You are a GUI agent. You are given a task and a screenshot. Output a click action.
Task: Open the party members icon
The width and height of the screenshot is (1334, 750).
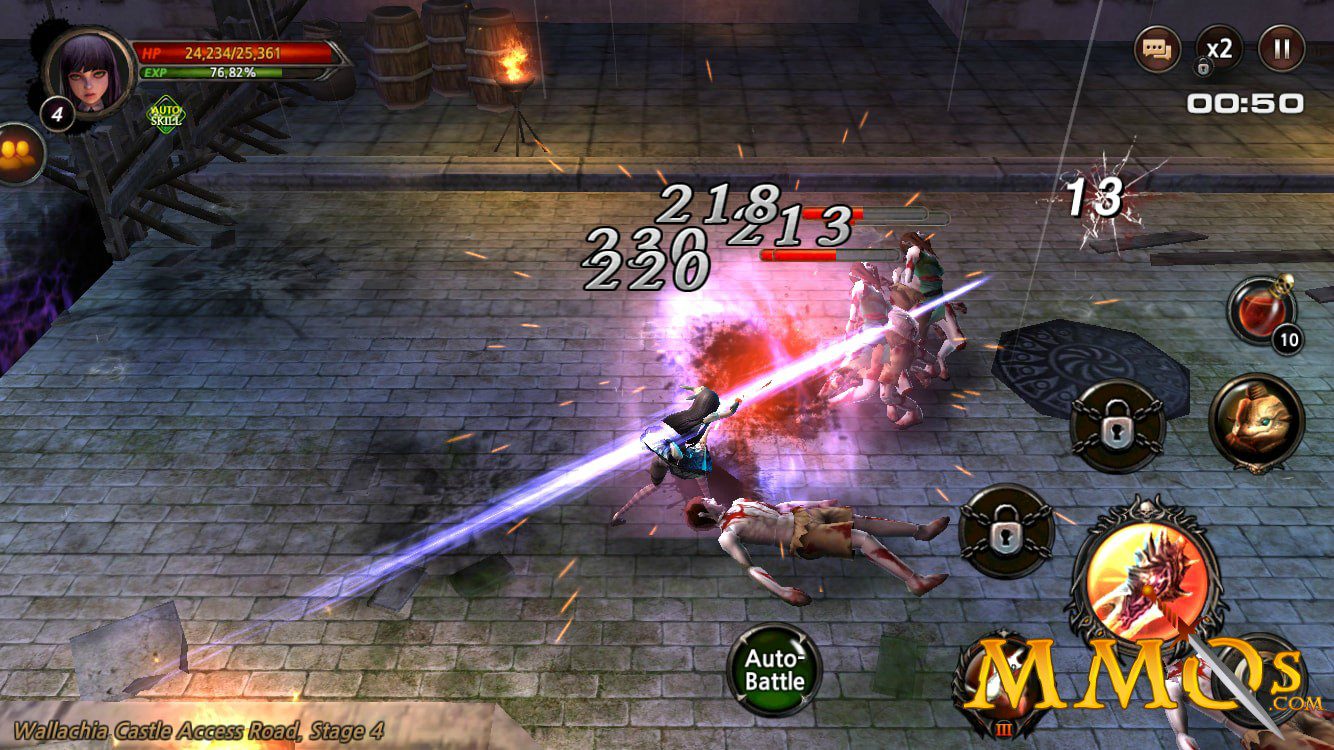click(x=18, y=153)
